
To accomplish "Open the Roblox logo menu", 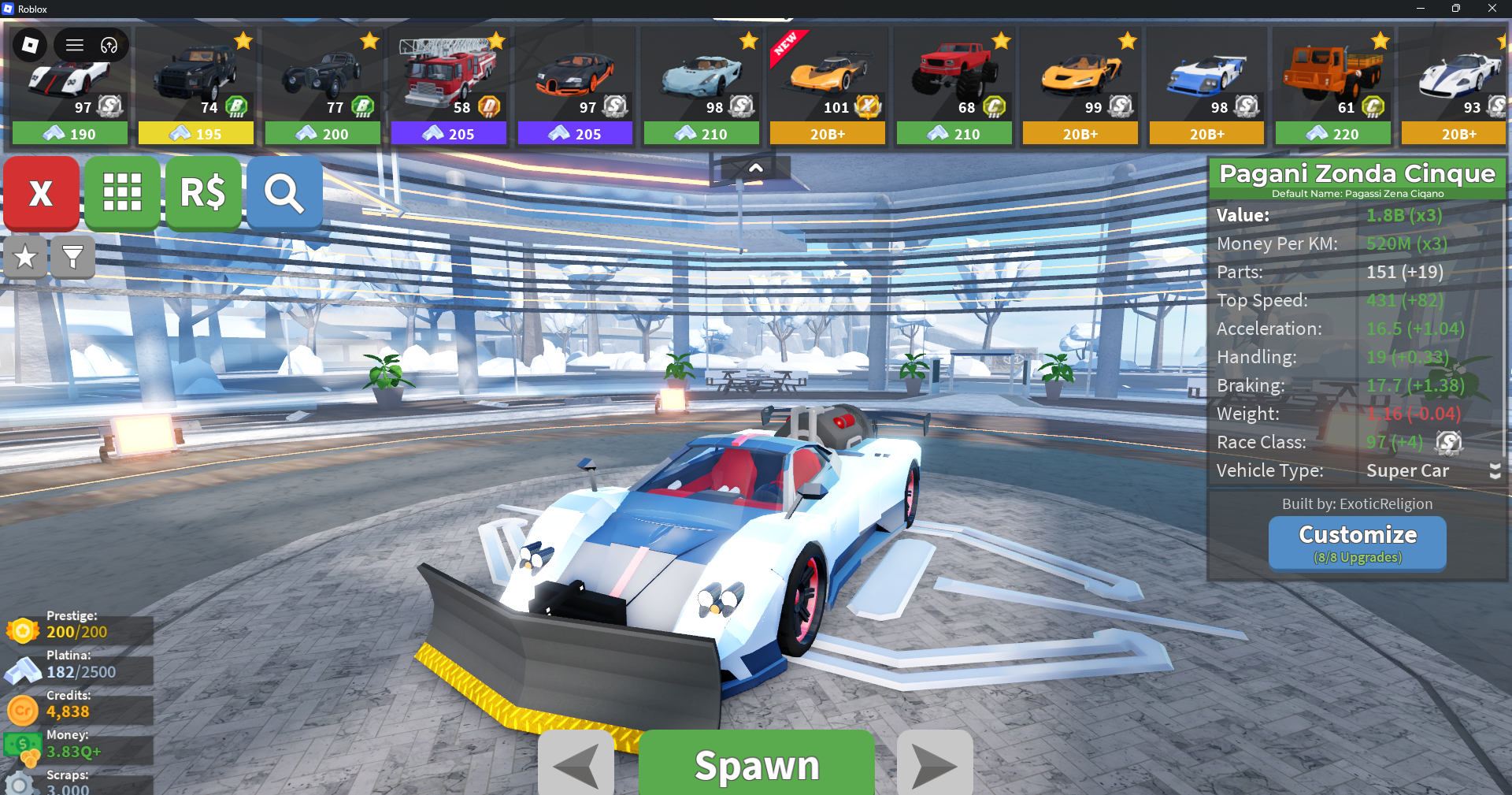I will coord(30,45).
